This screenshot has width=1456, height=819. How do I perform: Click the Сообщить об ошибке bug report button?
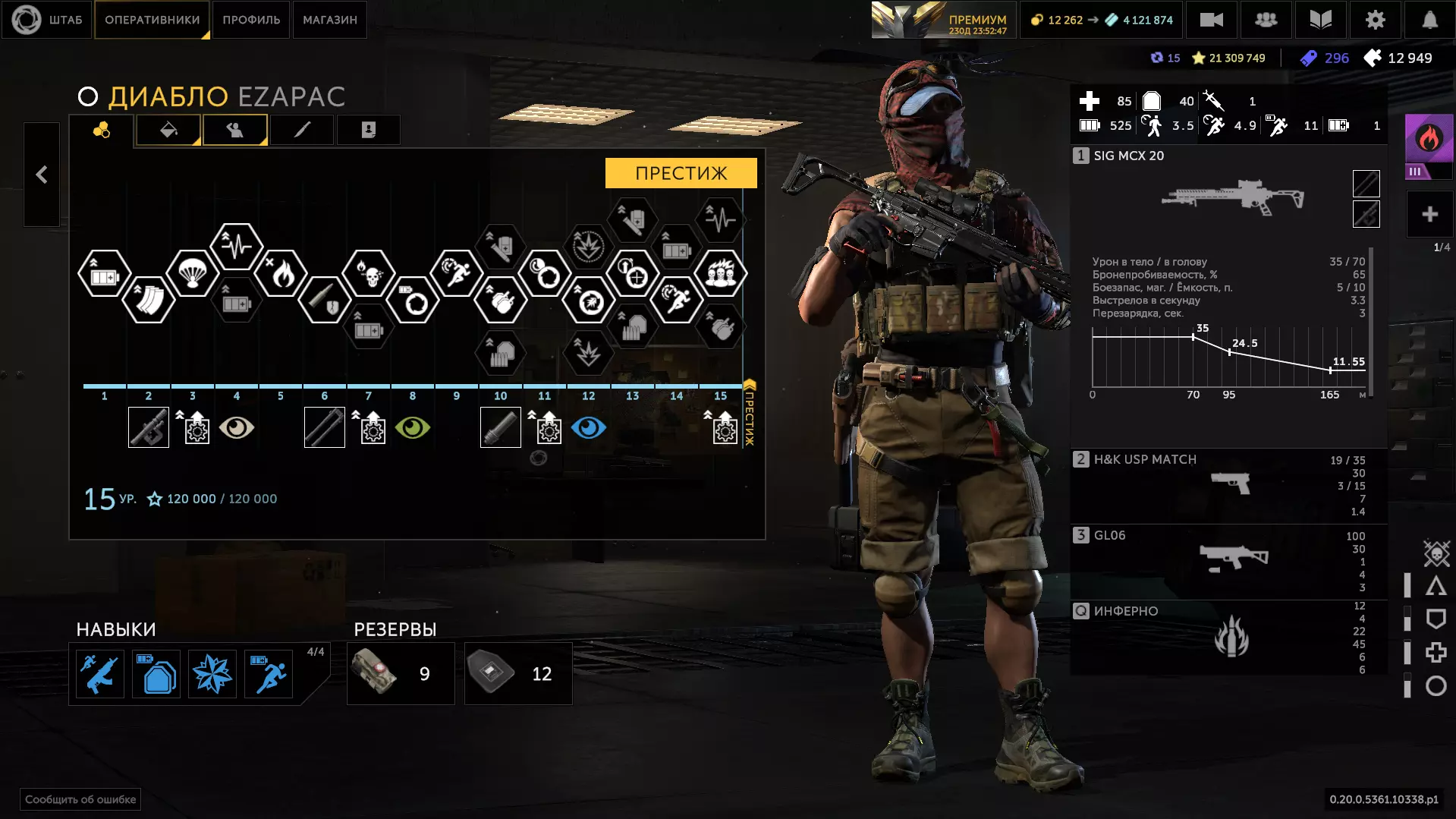pos(80,799)
